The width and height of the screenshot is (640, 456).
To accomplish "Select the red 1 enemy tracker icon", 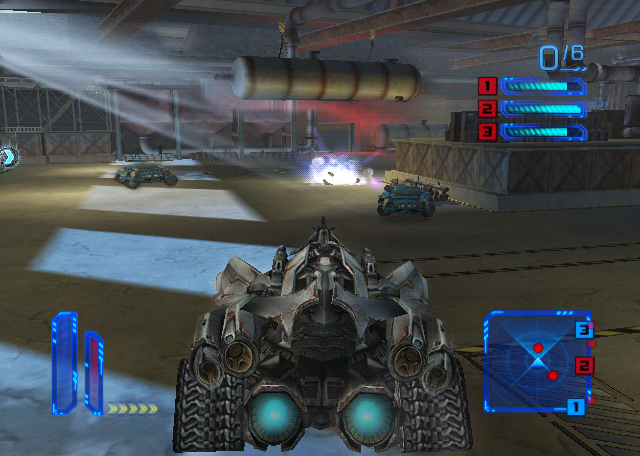I will [x=488, y=86].
